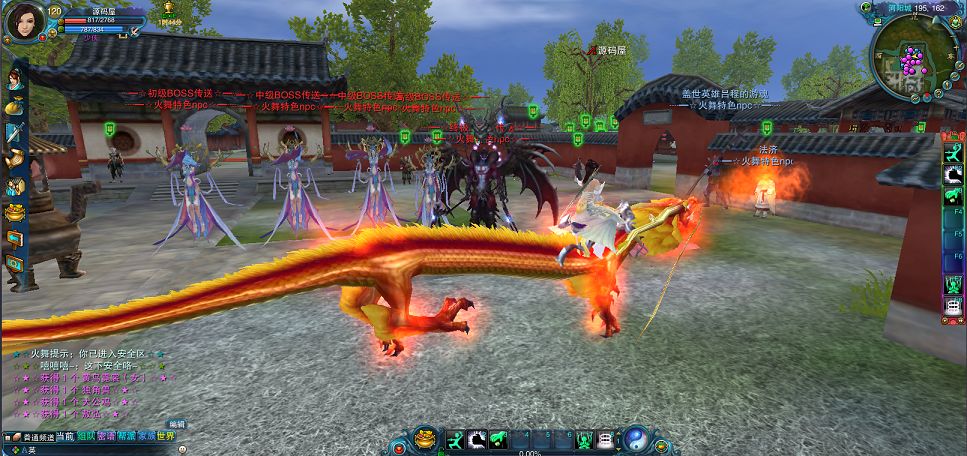Activate the white slash skill on right bar
Viewport: 967px width, 456px height.
click(x=953, y=175)
